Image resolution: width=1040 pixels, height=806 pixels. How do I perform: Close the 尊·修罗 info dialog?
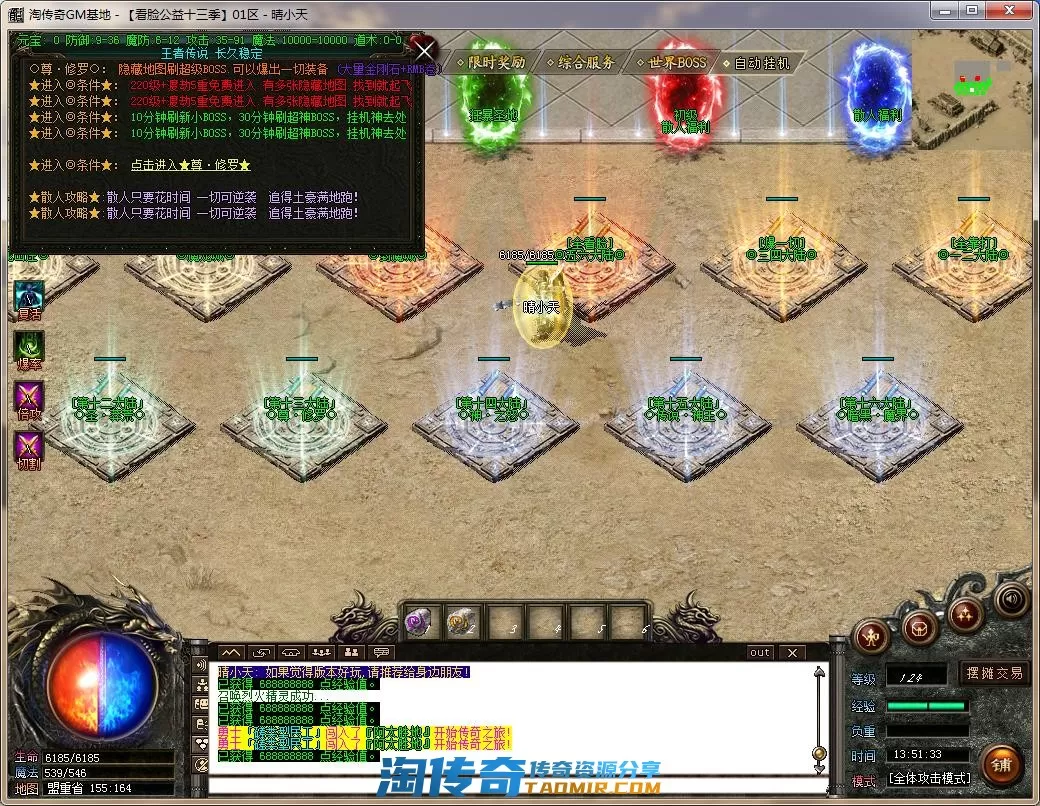[x=425, y=51]
